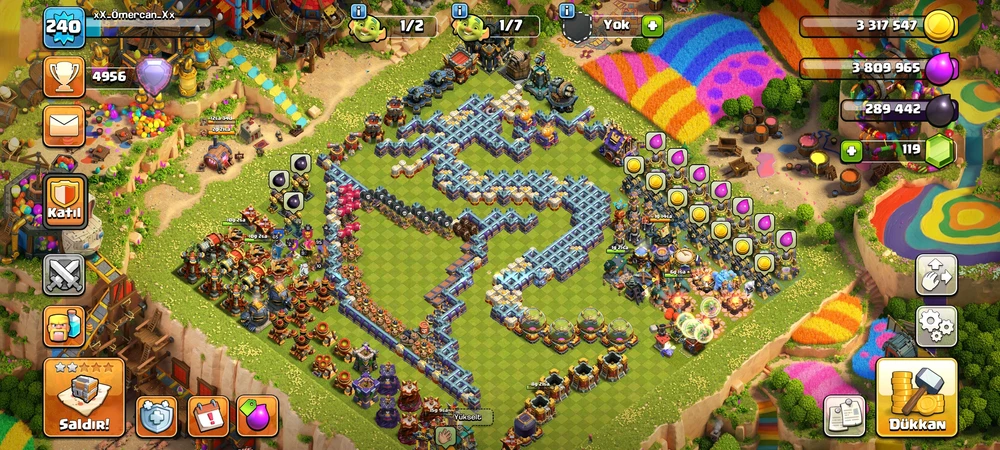Click the green plus next to gems

pyautogui.click(x=851, y=152)
